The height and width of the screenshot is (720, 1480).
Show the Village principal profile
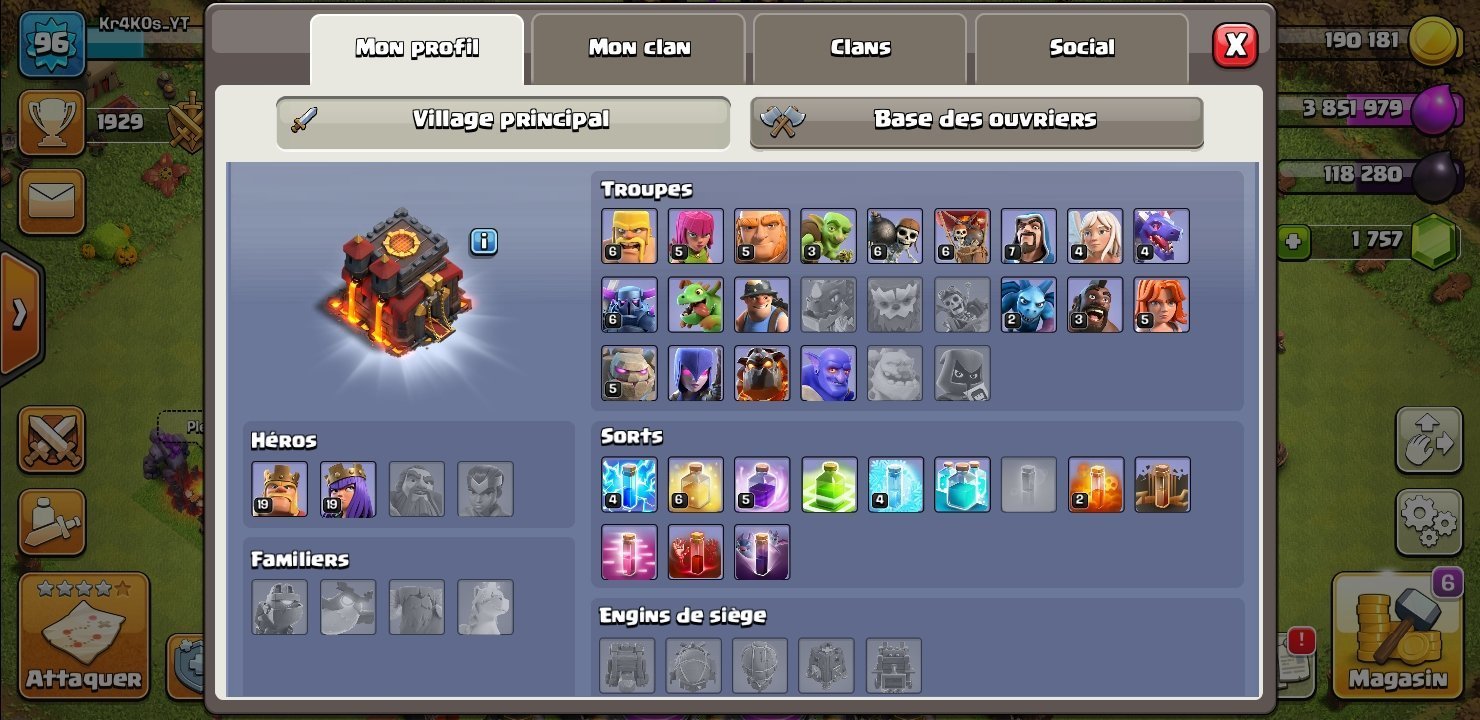503,121
